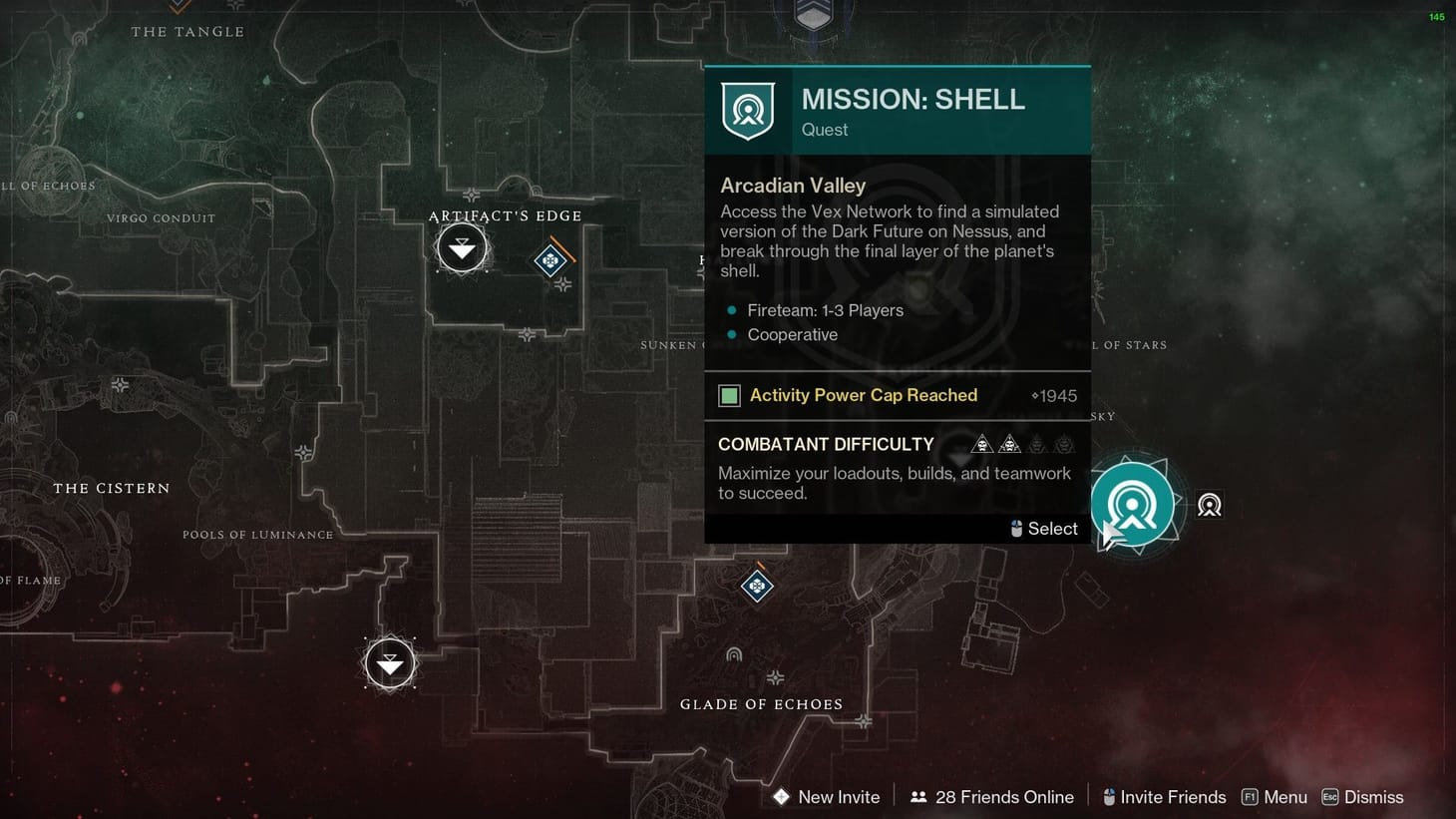Click the smaller quest icon beside the mission node
This screenshot has width=1456, height=819.
(1210, 506)
